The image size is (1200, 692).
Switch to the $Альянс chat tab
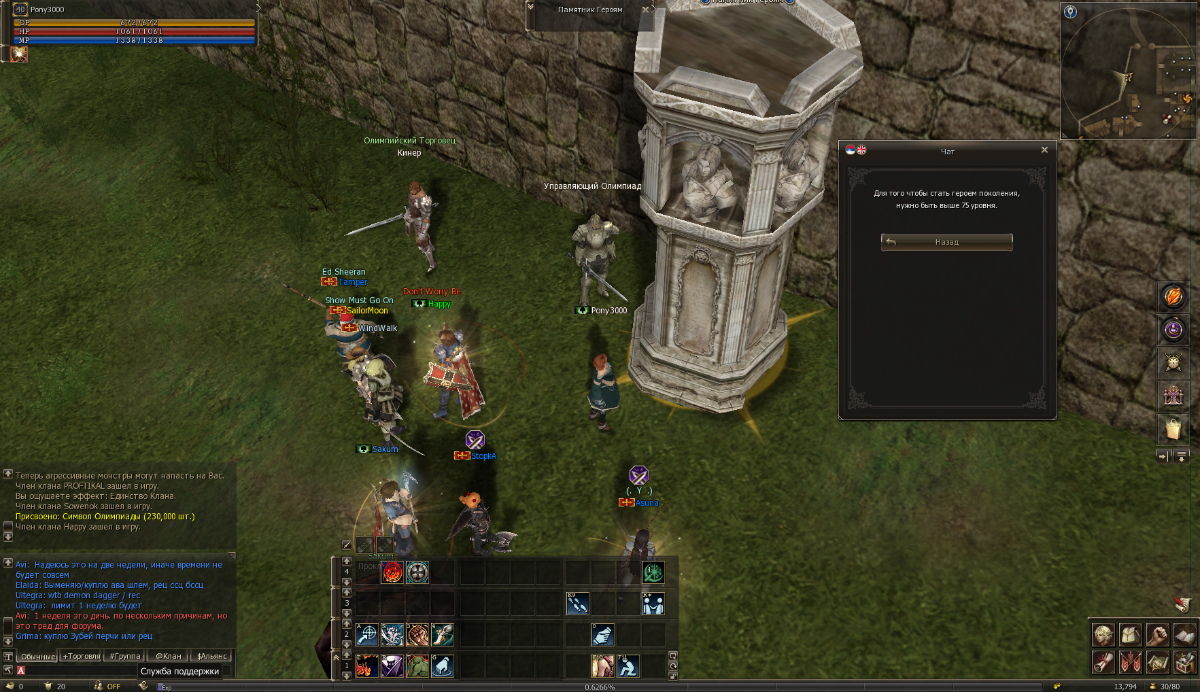pos(213,656)
